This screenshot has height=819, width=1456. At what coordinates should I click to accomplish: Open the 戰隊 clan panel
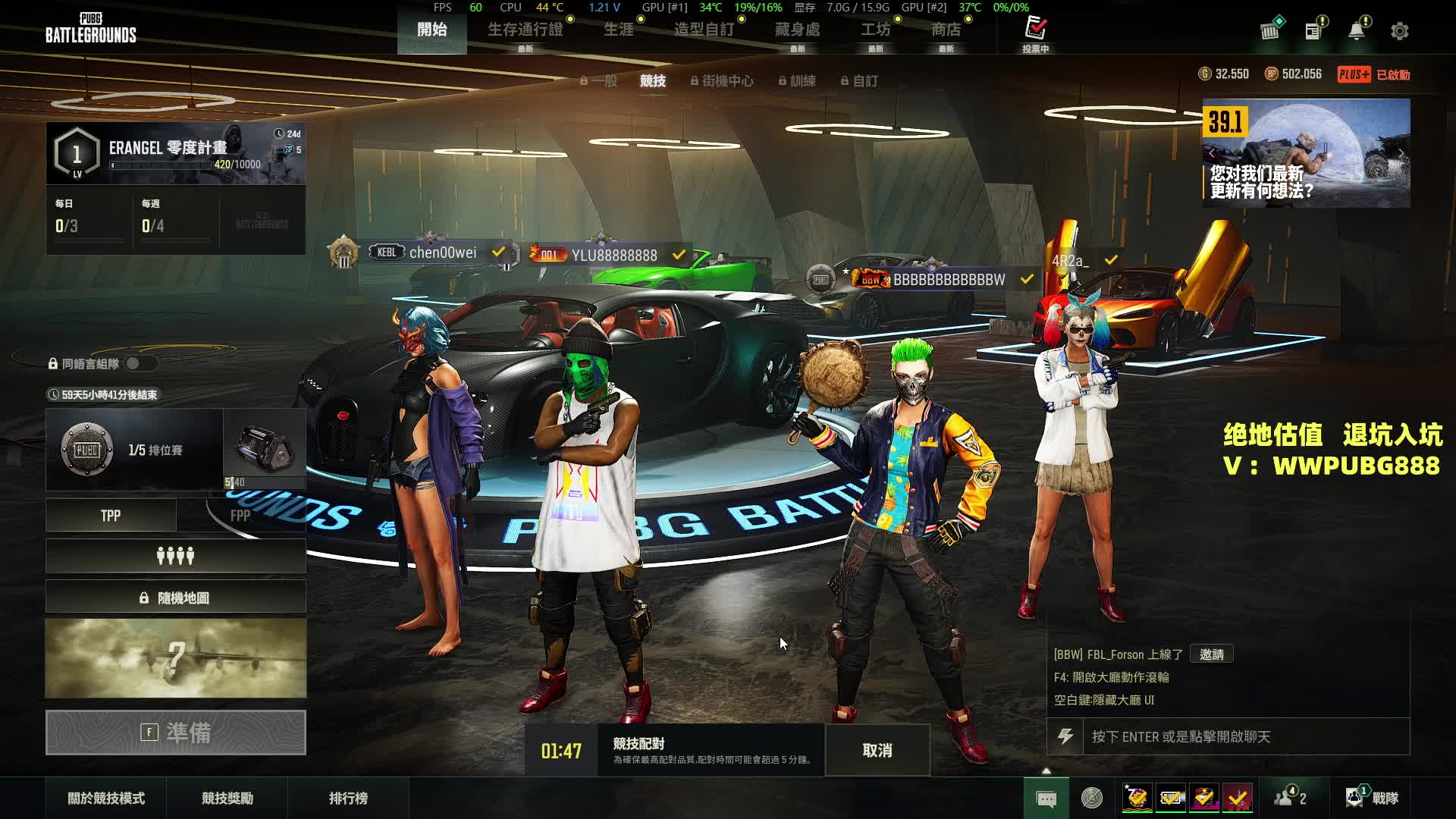[x=1373, y=798]
